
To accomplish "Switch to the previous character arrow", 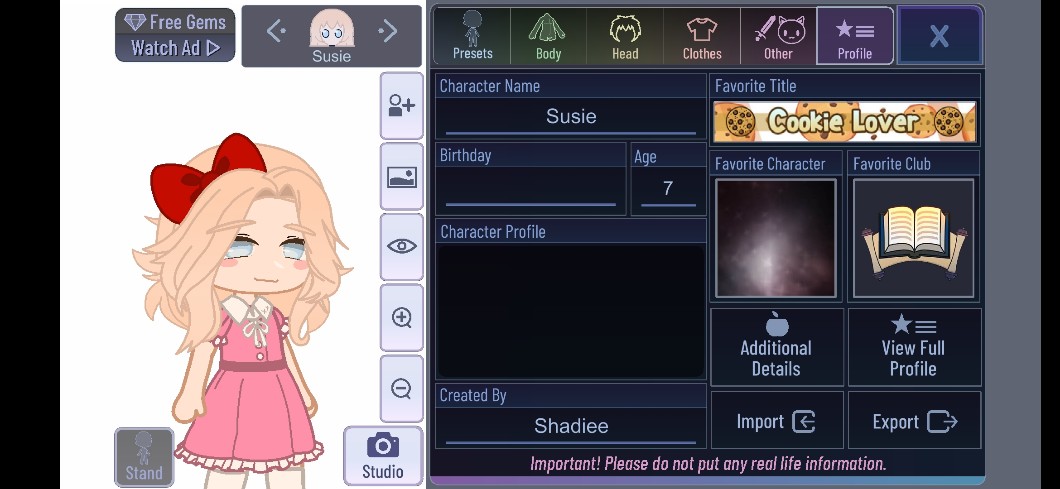I will pos(277,32).
